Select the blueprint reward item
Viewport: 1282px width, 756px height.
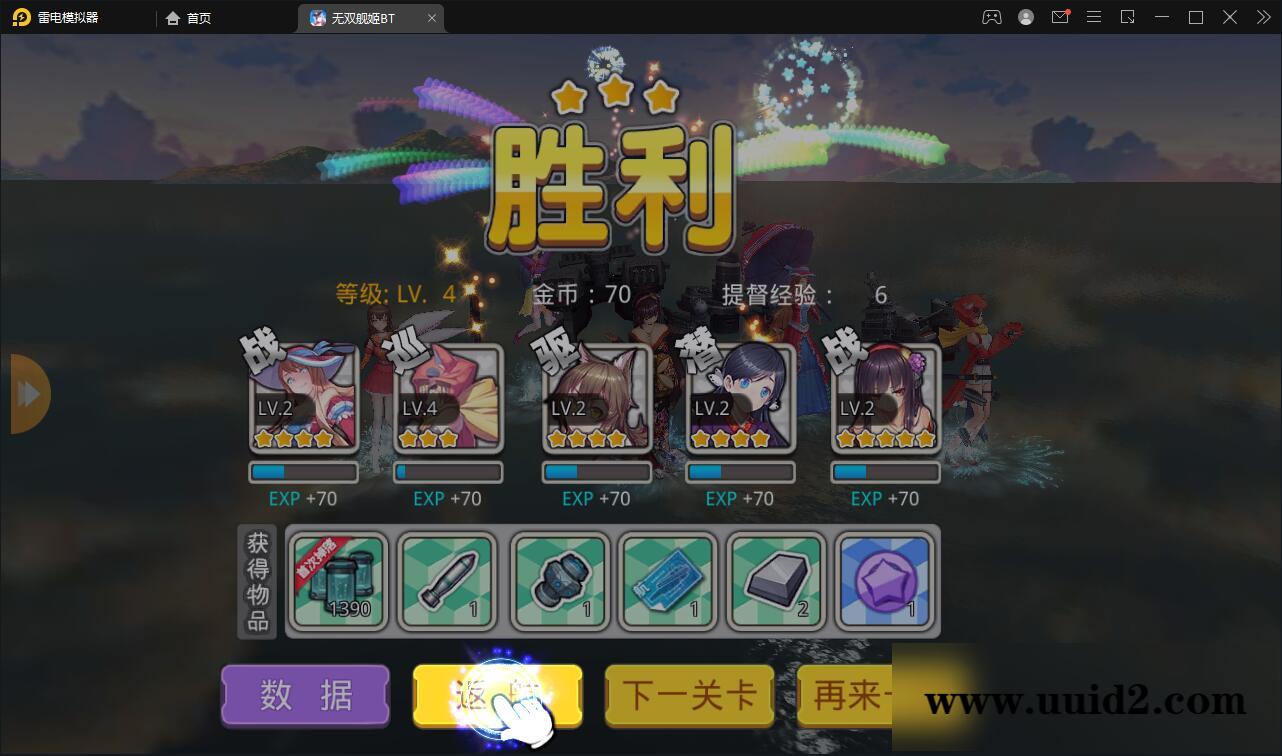666,582
